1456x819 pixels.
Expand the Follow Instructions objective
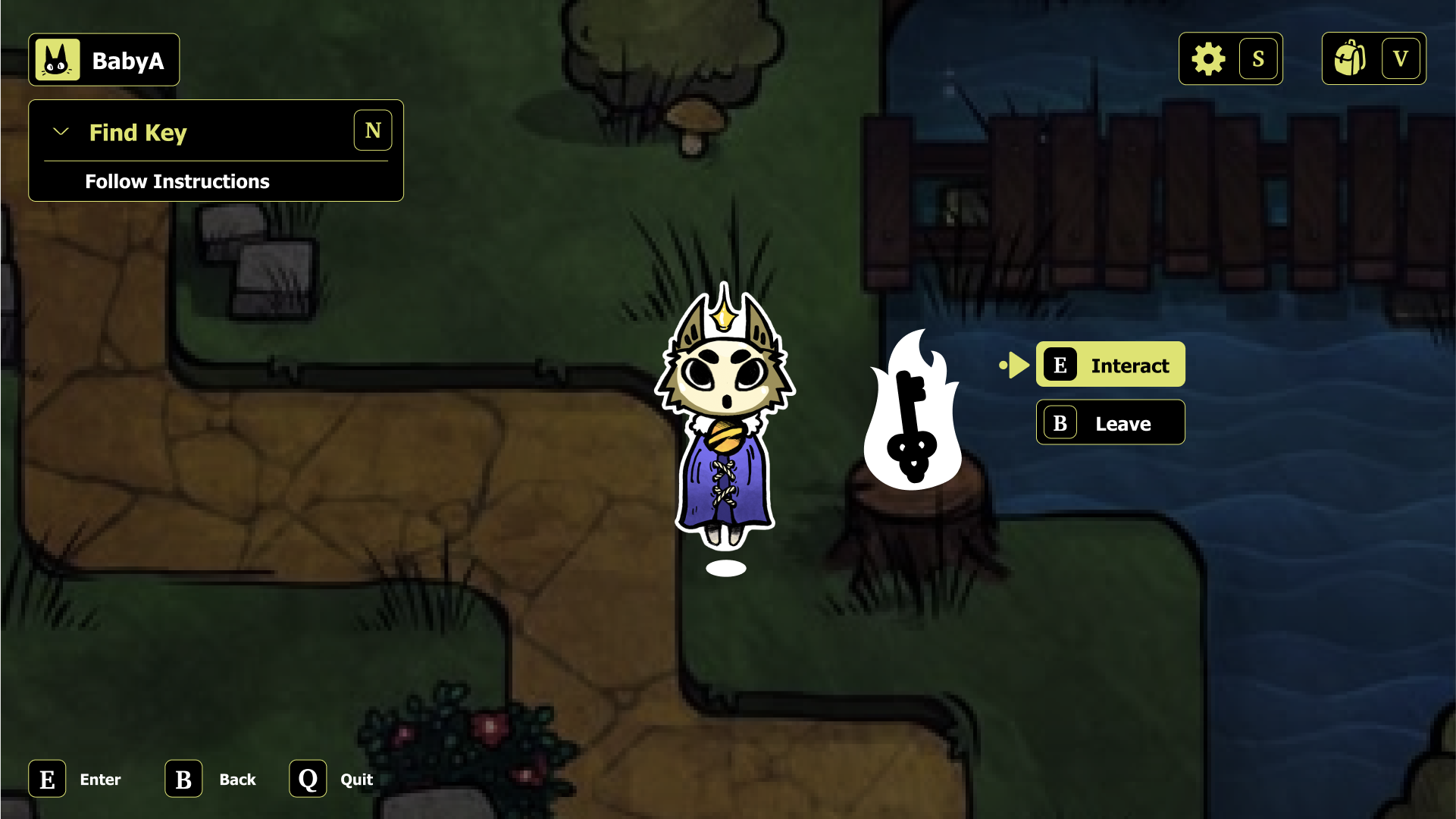click(x=177, y=181)
